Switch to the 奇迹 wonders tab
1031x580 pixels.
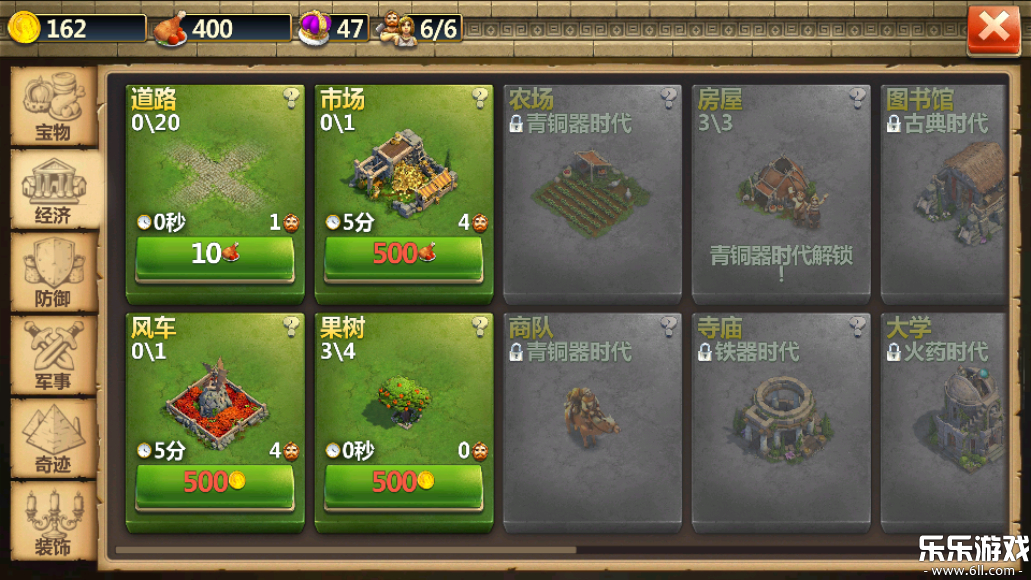(54, 438)
